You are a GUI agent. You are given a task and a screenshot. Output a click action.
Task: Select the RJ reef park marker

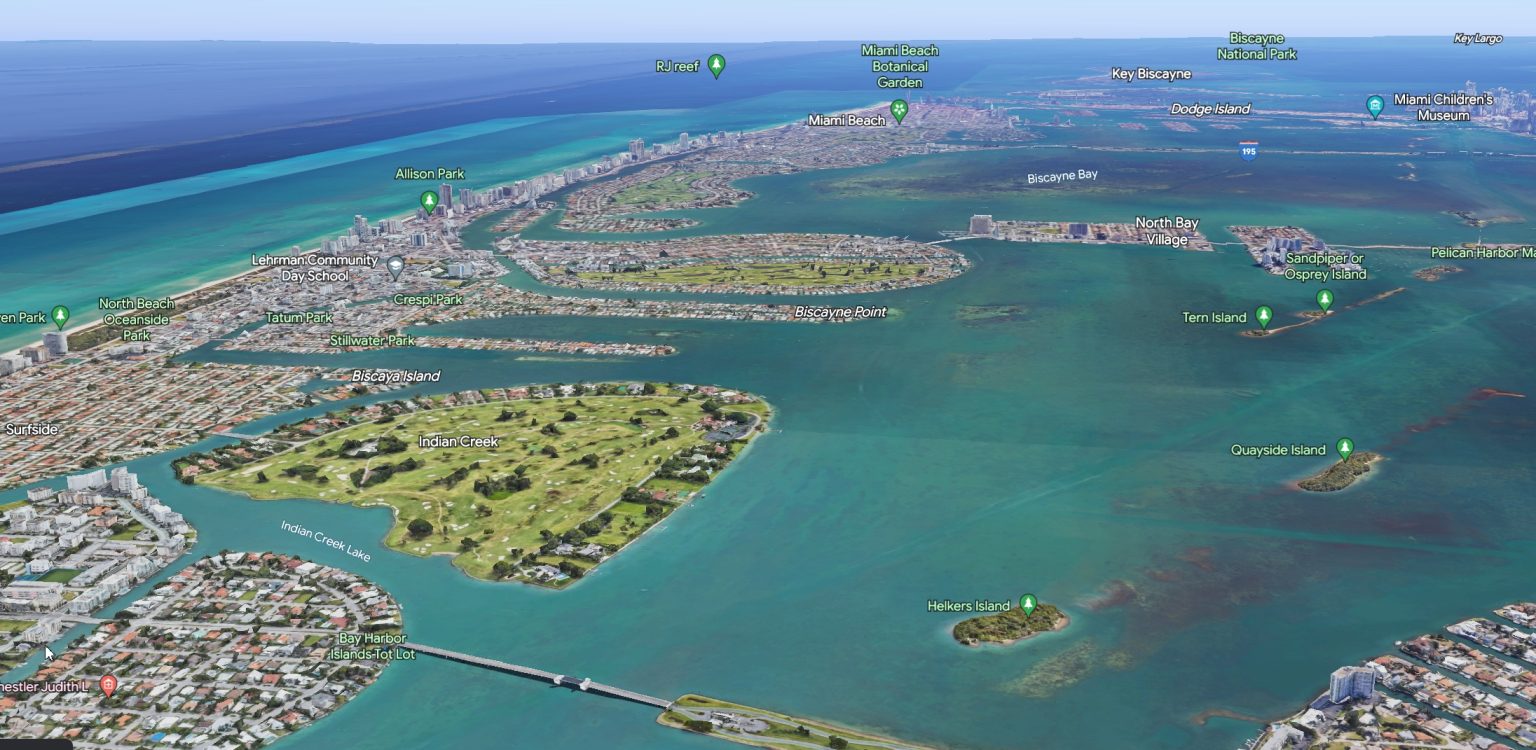716,66
